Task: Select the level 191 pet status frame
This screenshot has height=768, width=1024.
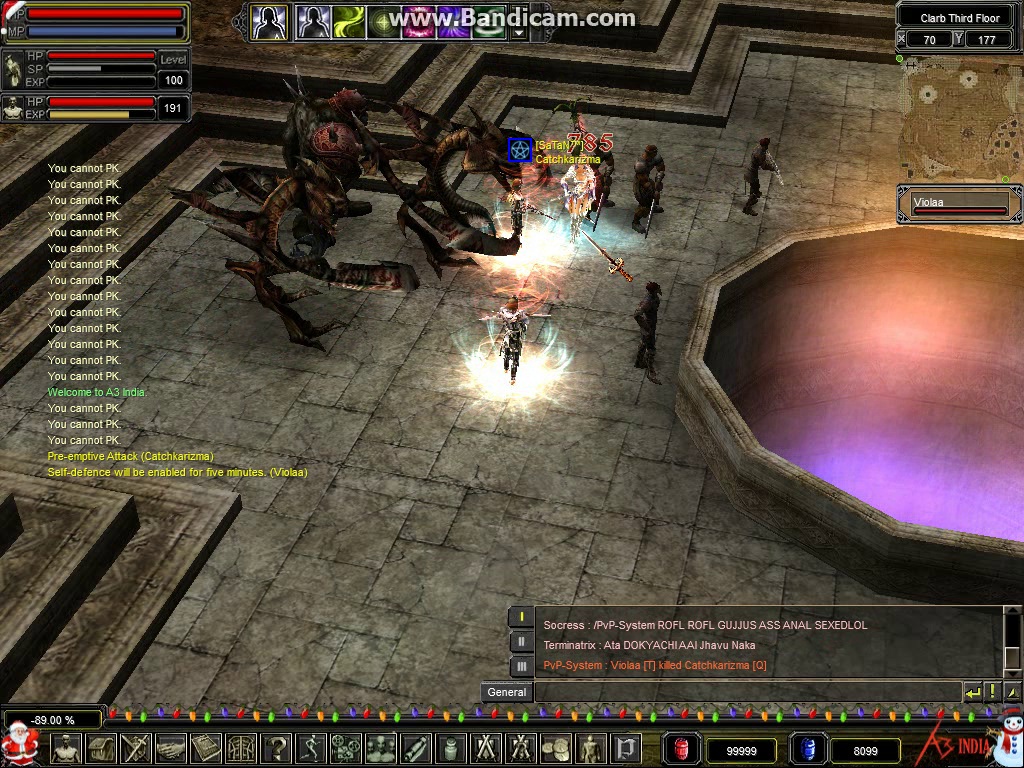Action: pos(95,107)
